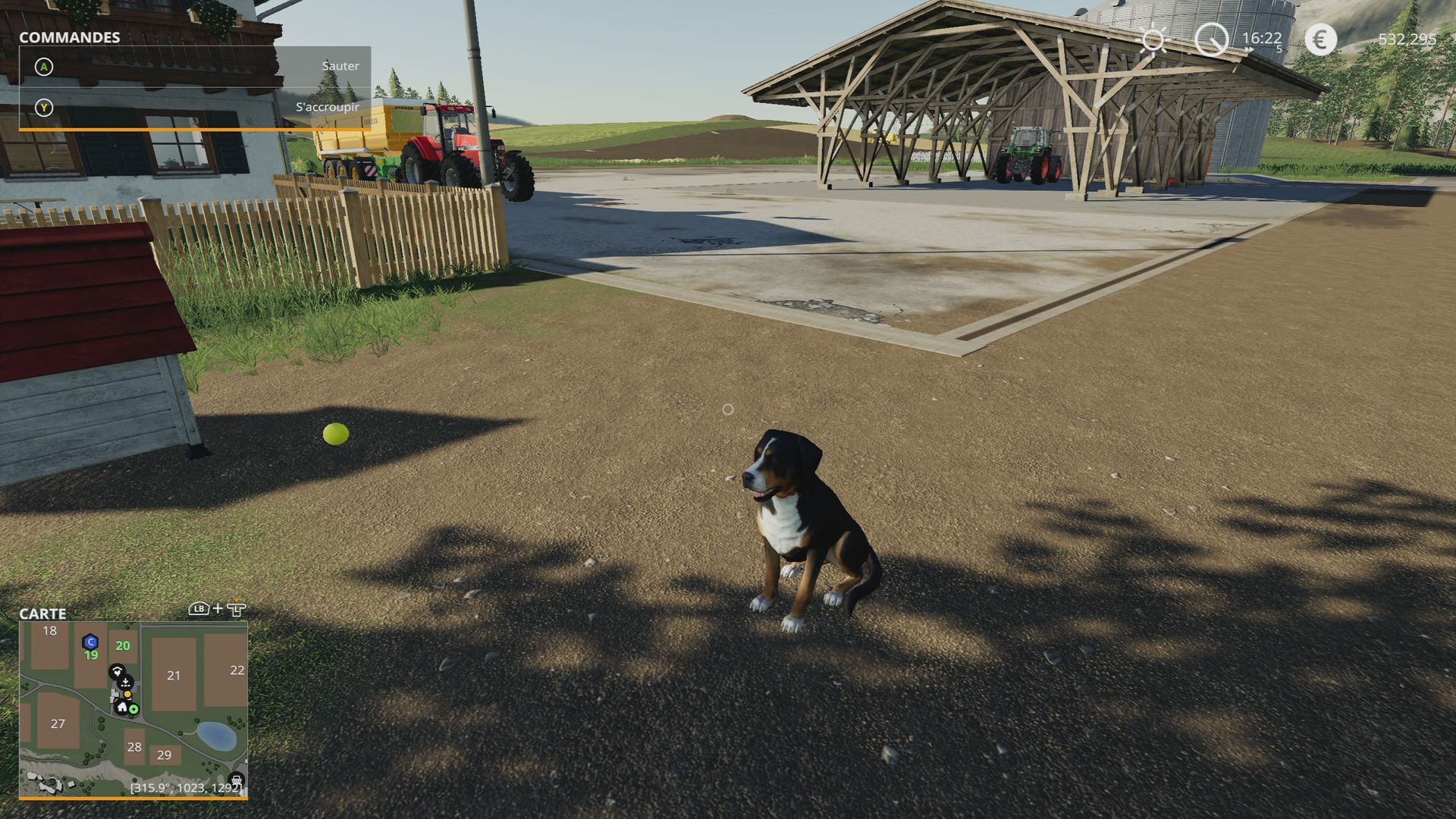
Task: Expand the COMMANDES panel header
Action: coord(71,36)
